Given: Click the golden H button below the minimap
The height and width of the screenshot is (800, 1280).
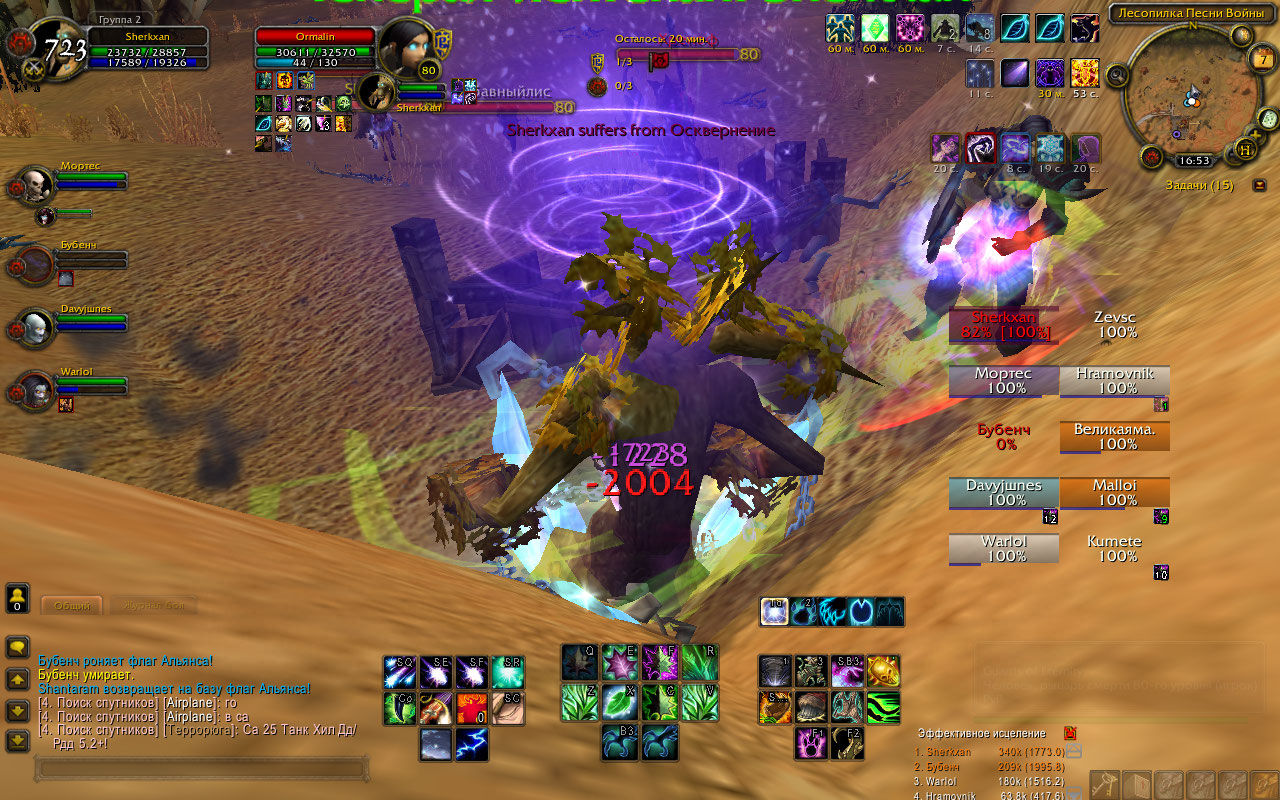Looking at the screenshot, I should pyautogui.click(x=1244, y=150).
